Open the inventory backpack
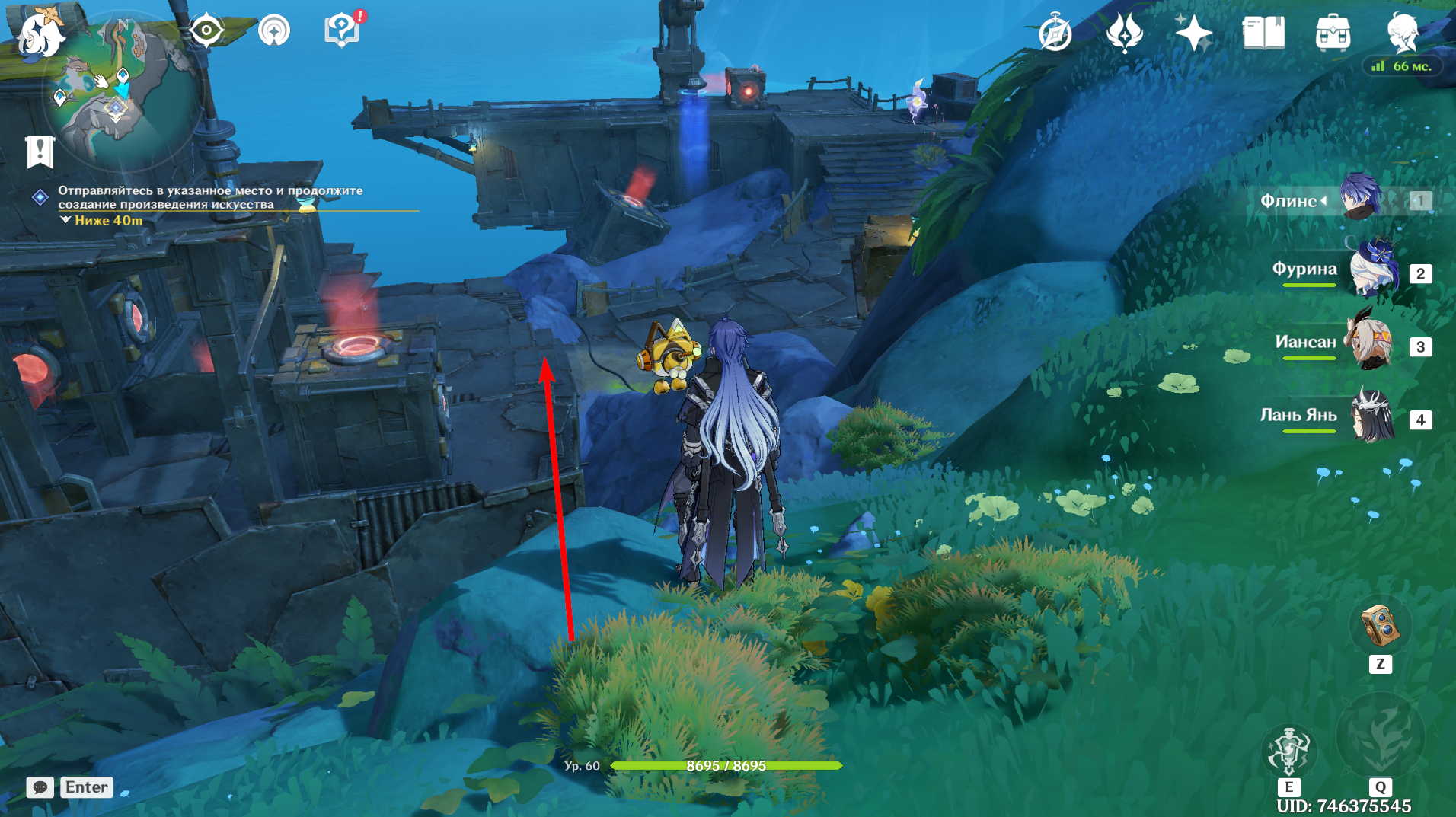1456x817 pixels. tap(1333, 34)
